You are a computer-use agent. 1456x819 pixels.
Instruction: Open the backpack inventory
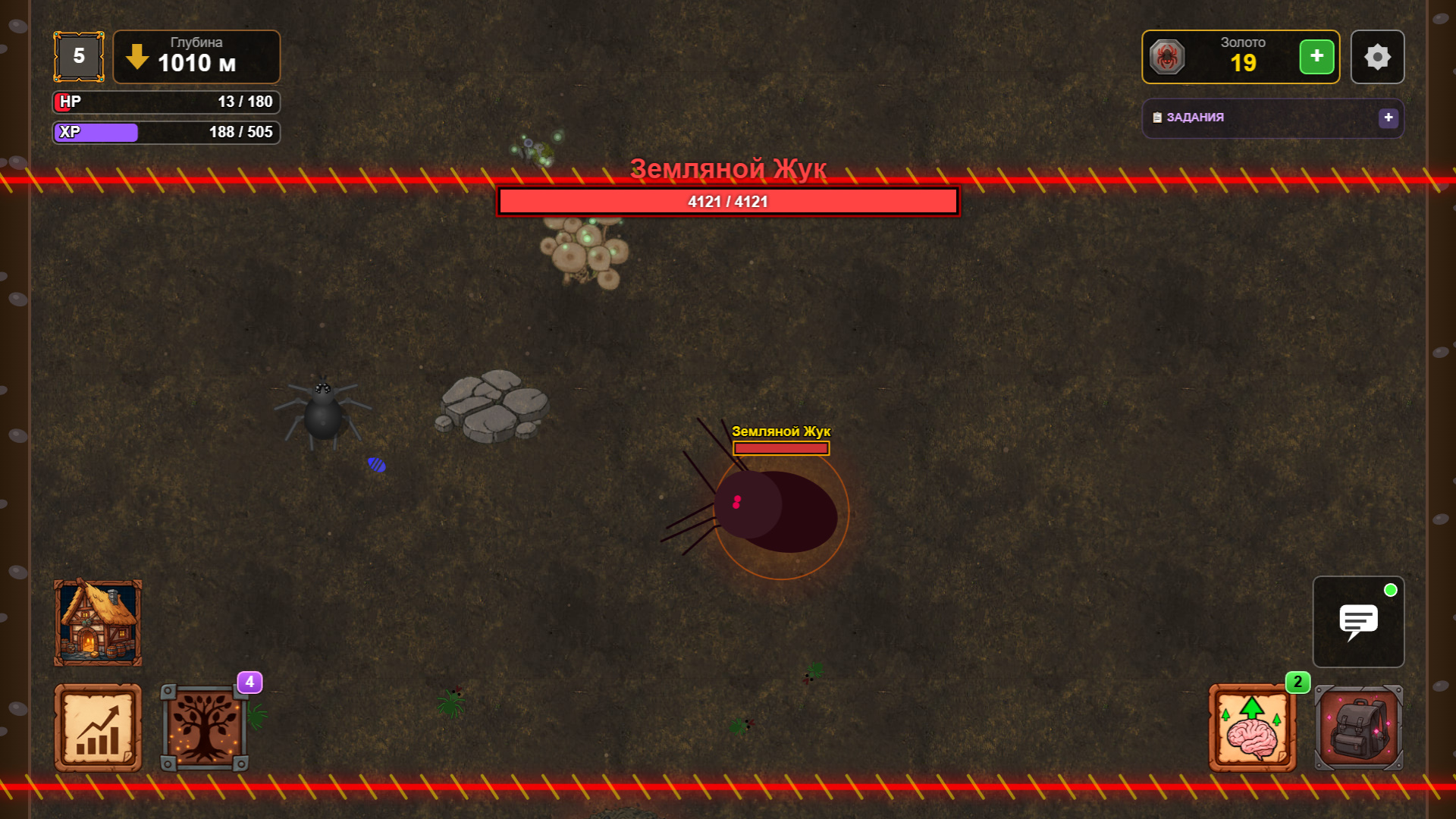coord(1358,727)
